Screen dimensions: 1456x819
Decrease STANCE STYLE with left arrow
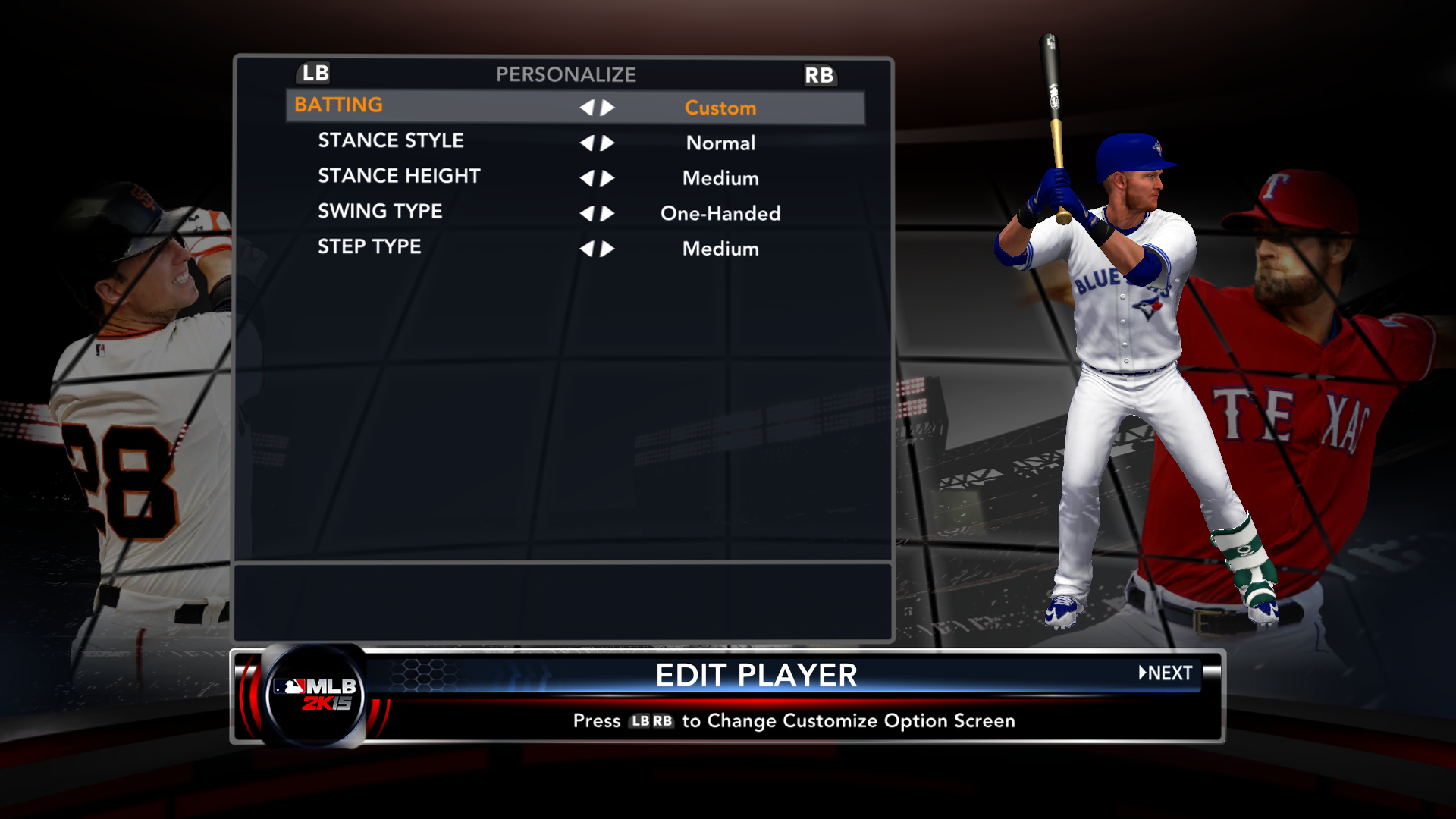[587, 143]
